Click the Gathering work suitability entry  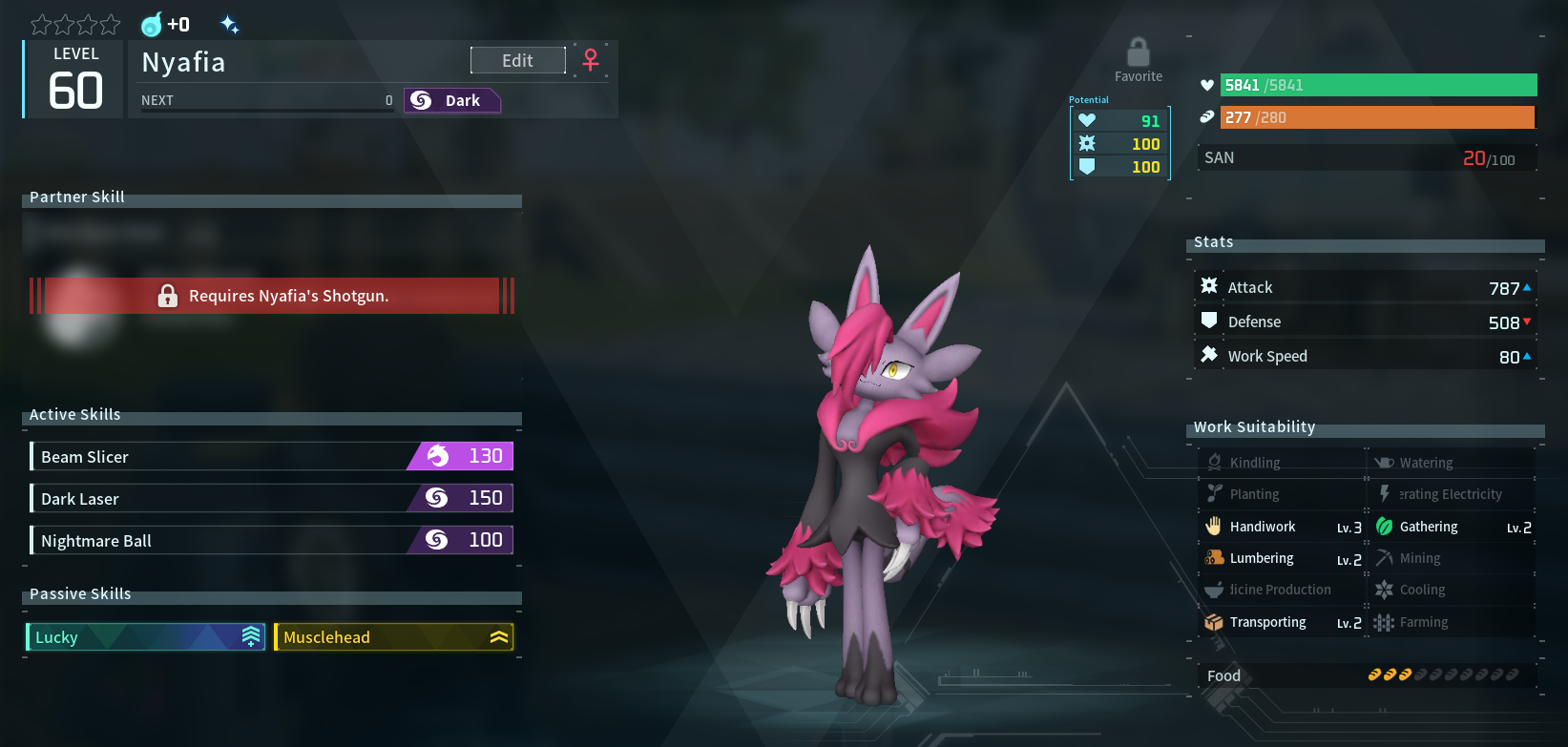(1452, 527)
